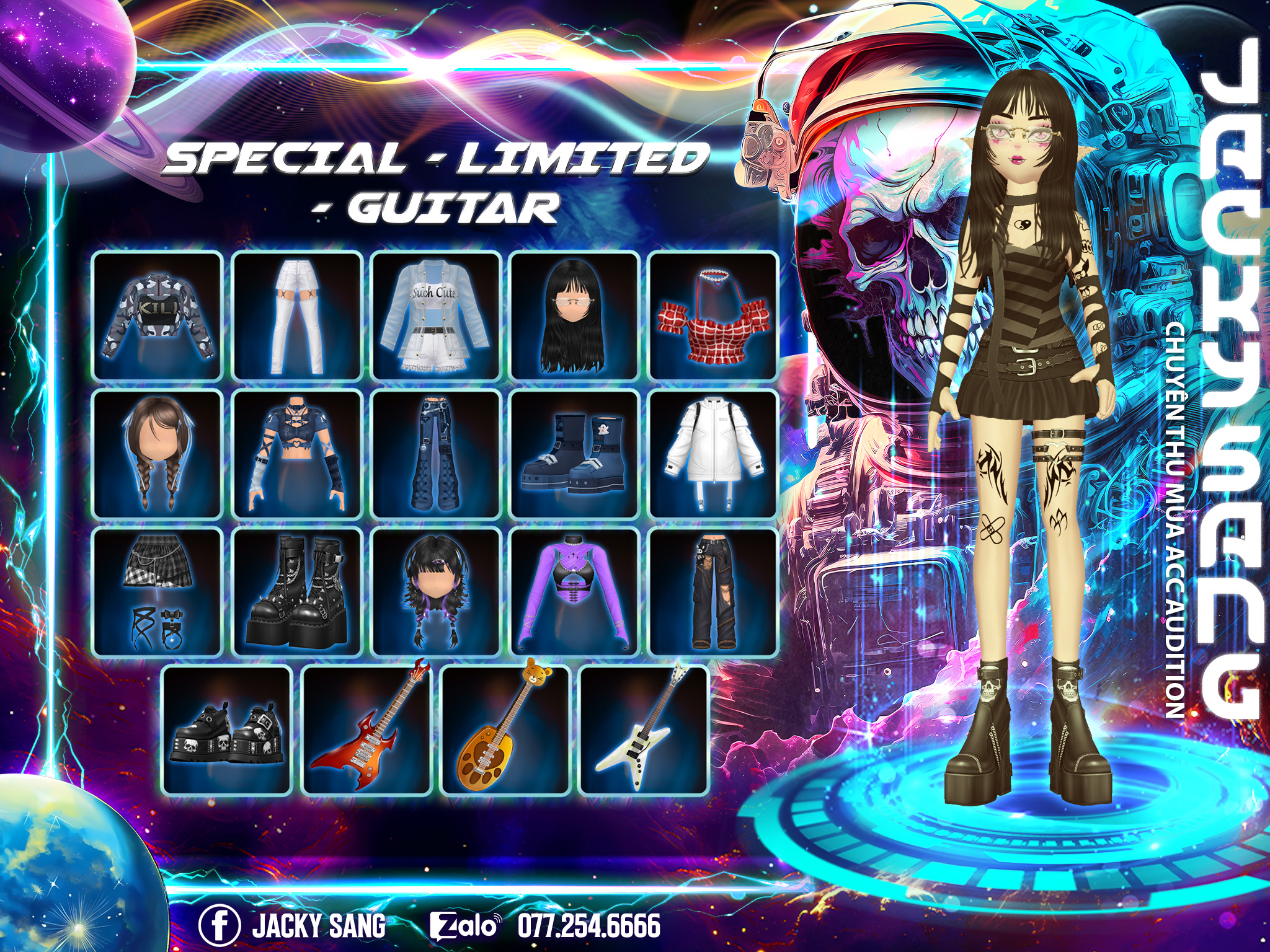The width and height of the screenshot is (1270, 952).
Task: Select the bear paw guitar tile
Action: click(x=505, y=730)
